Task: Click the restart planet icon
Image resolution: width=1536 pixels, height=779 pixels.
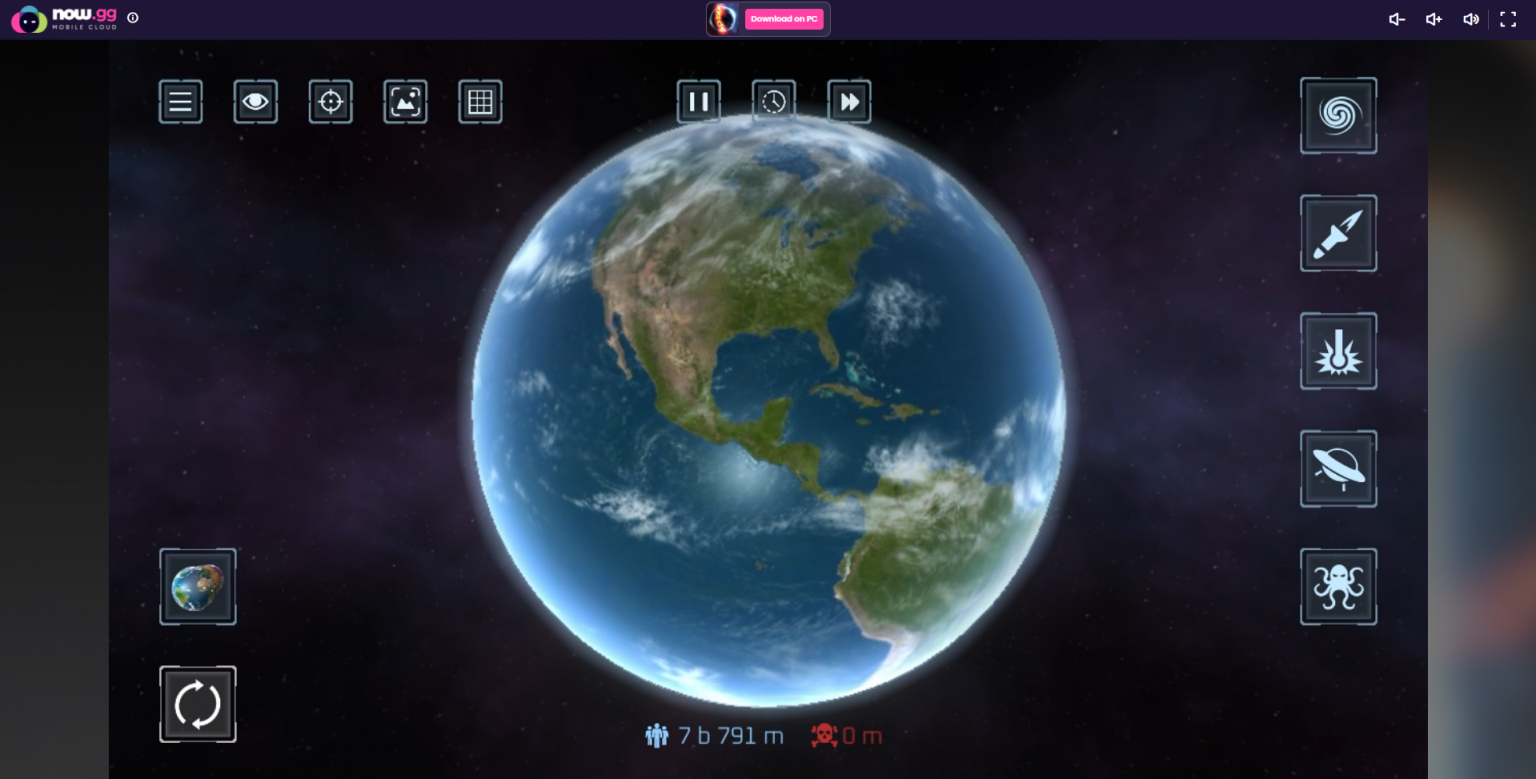Action: pos(197,703)
